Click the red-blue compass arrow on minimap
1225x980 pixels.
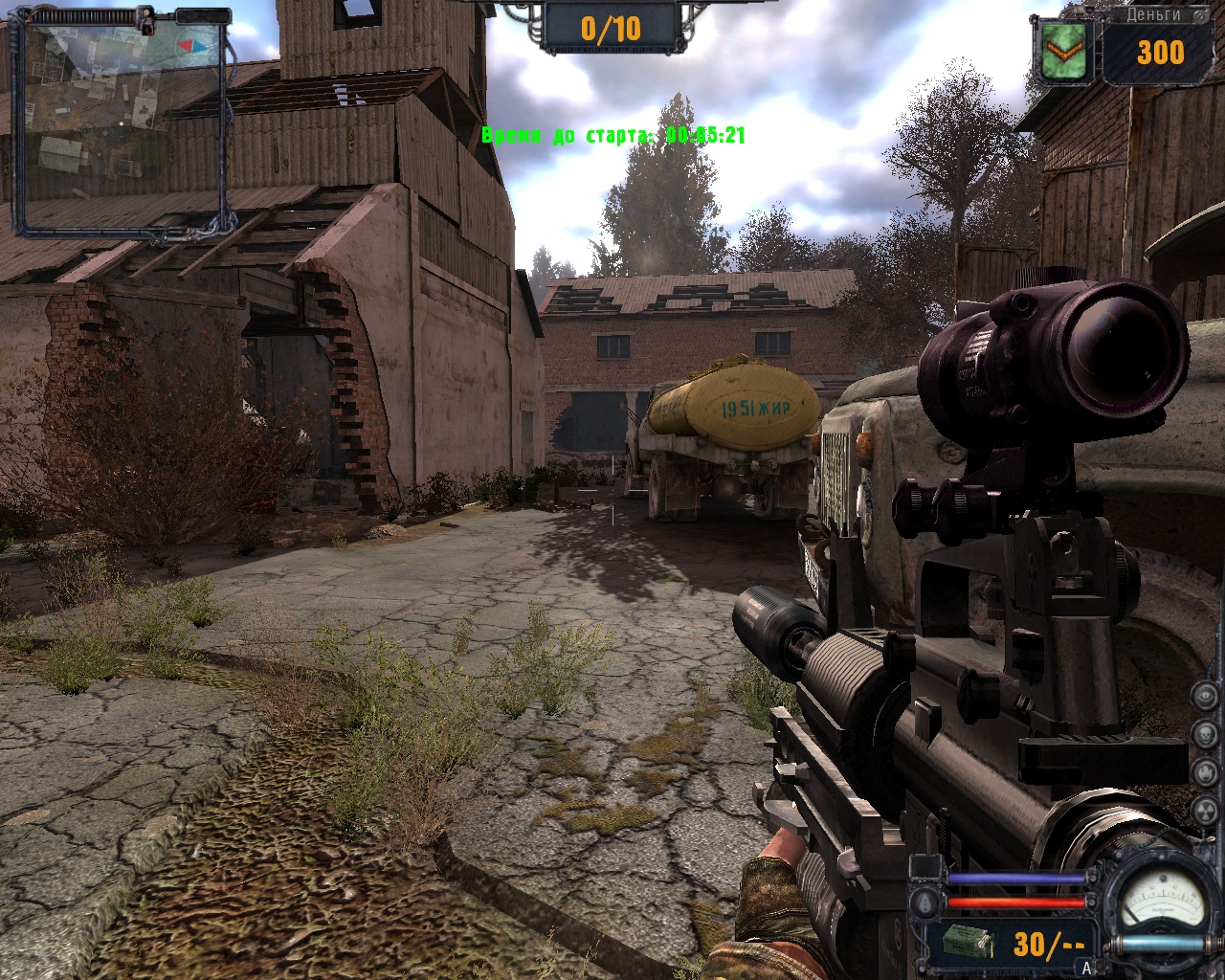[193, 45]
